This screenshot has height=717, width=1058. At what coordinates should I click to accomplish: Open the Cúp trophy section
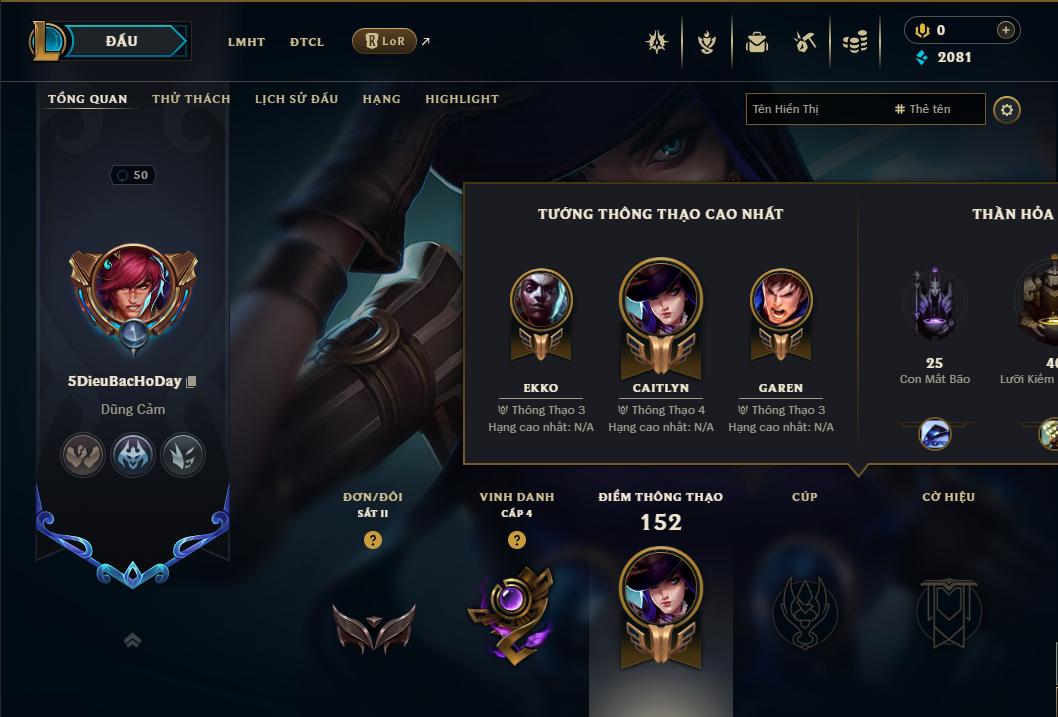coord(805,608)
